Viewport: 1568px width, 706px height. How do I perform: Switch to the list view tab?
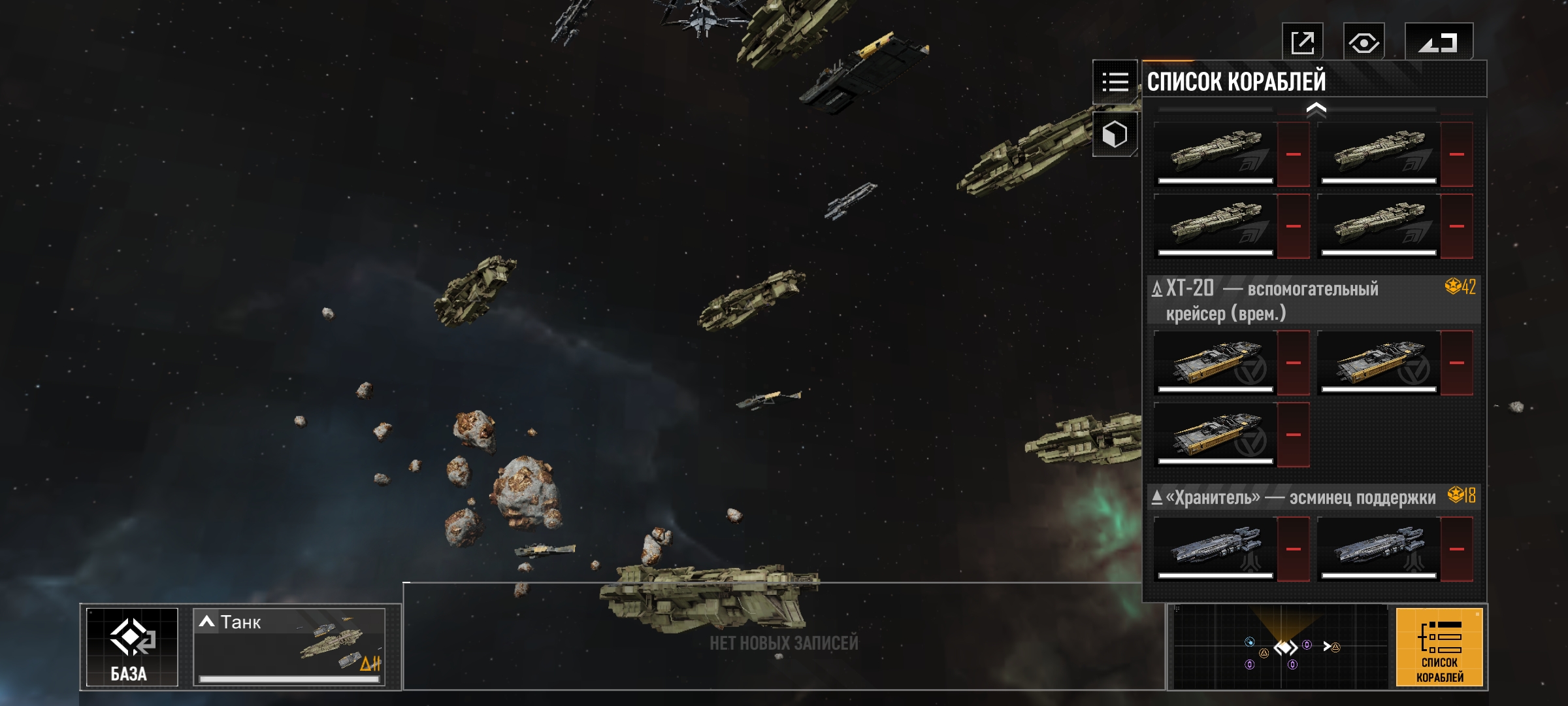coord(1115,82)
